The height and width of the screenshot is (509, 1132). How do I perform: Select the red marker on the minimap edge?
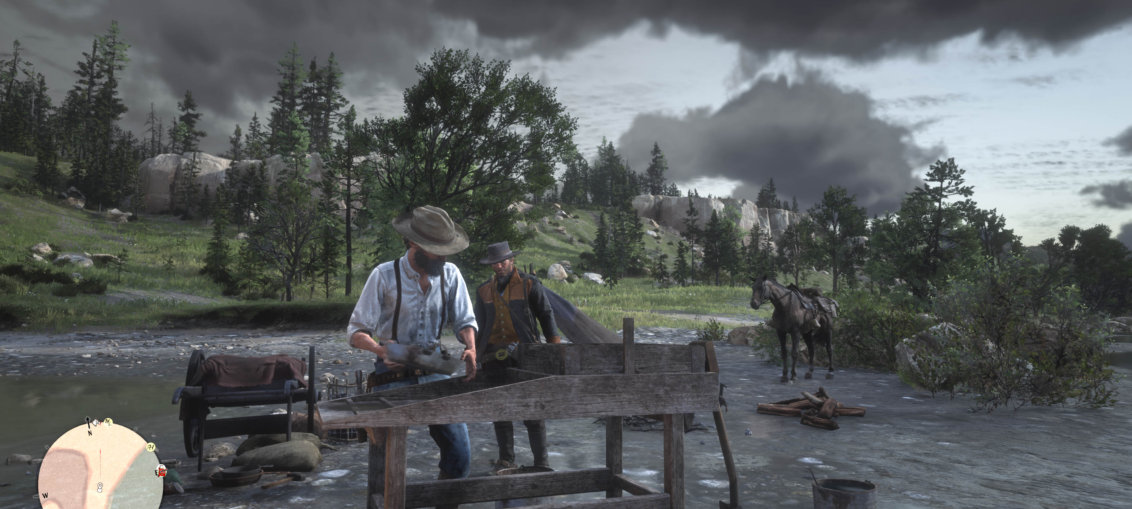[x=160, y=470]
